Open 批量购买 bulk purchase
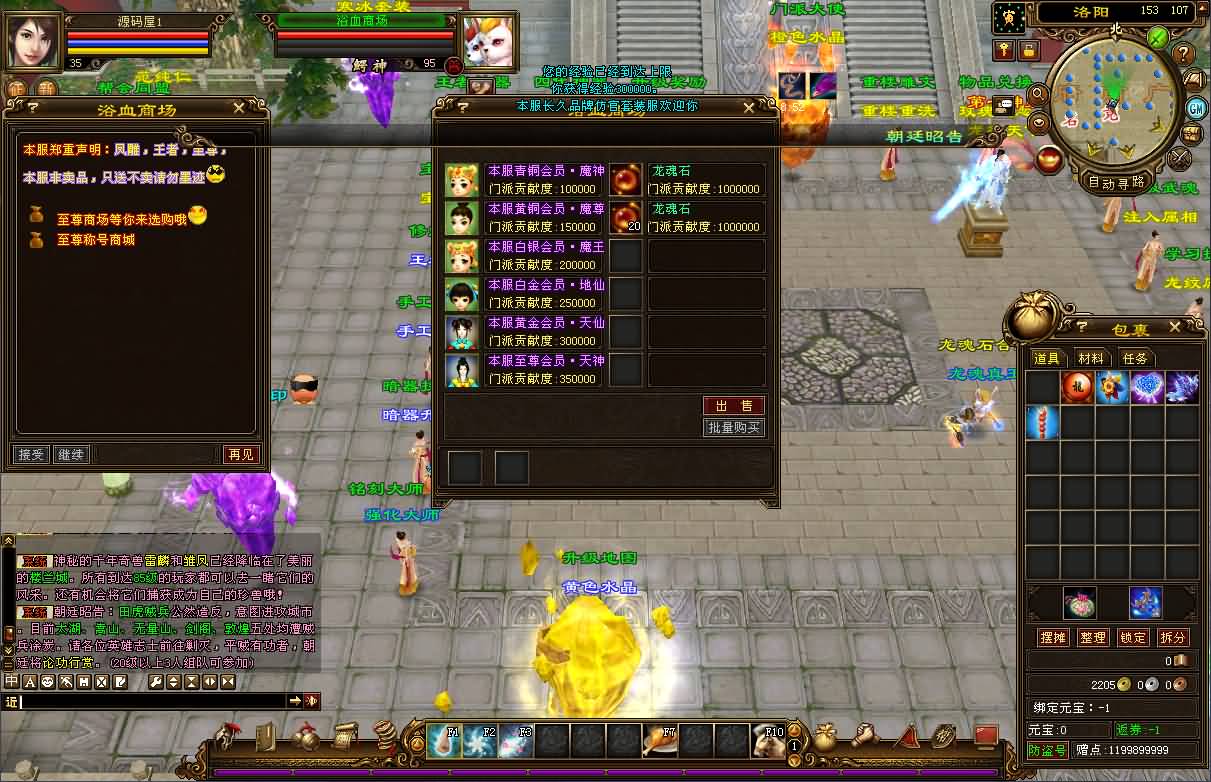 tap(734, 428)
